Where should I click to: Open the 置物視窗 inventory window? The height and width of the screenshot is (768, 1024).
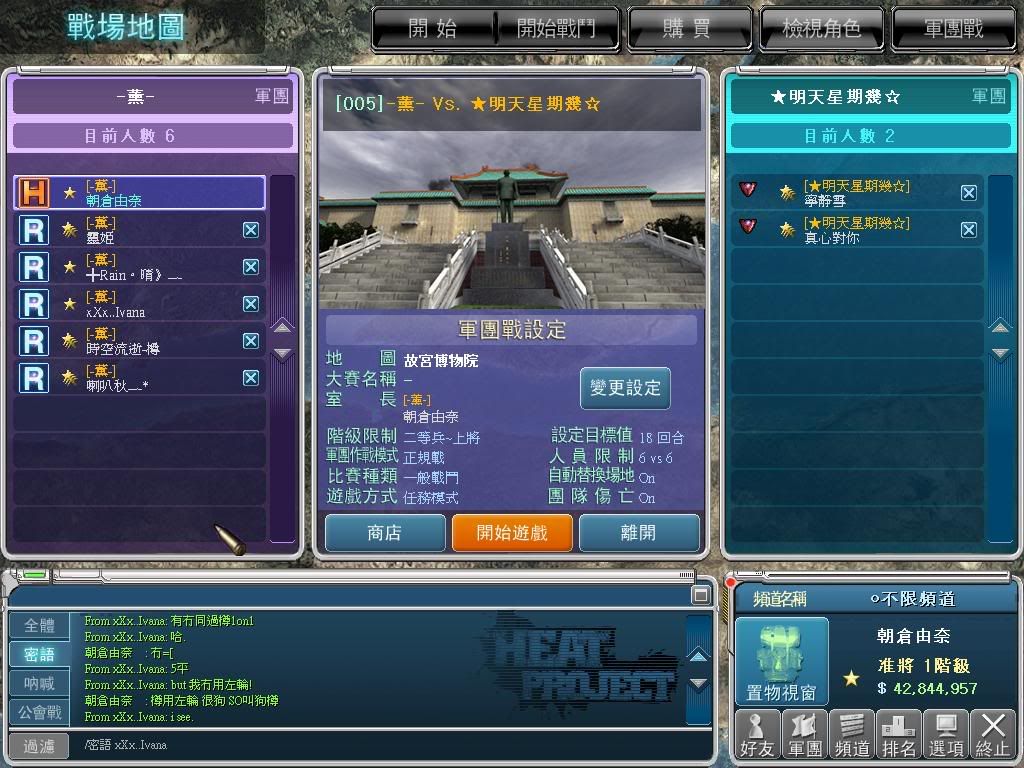coord(782,662)
